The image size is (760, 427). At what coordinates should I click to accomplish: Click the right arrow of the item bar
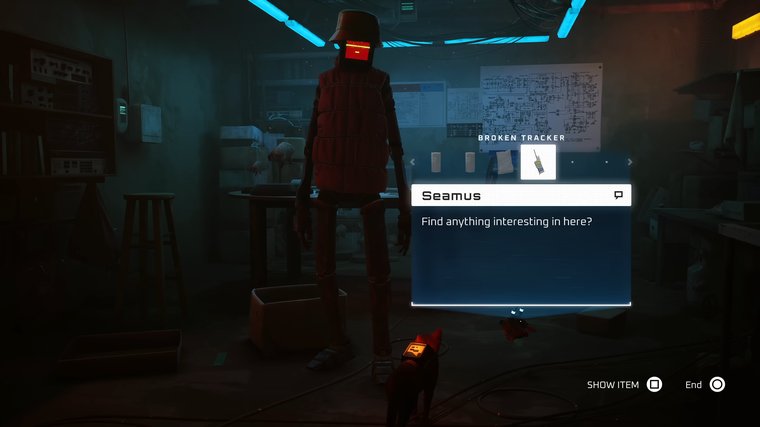[x=631, y=162]
